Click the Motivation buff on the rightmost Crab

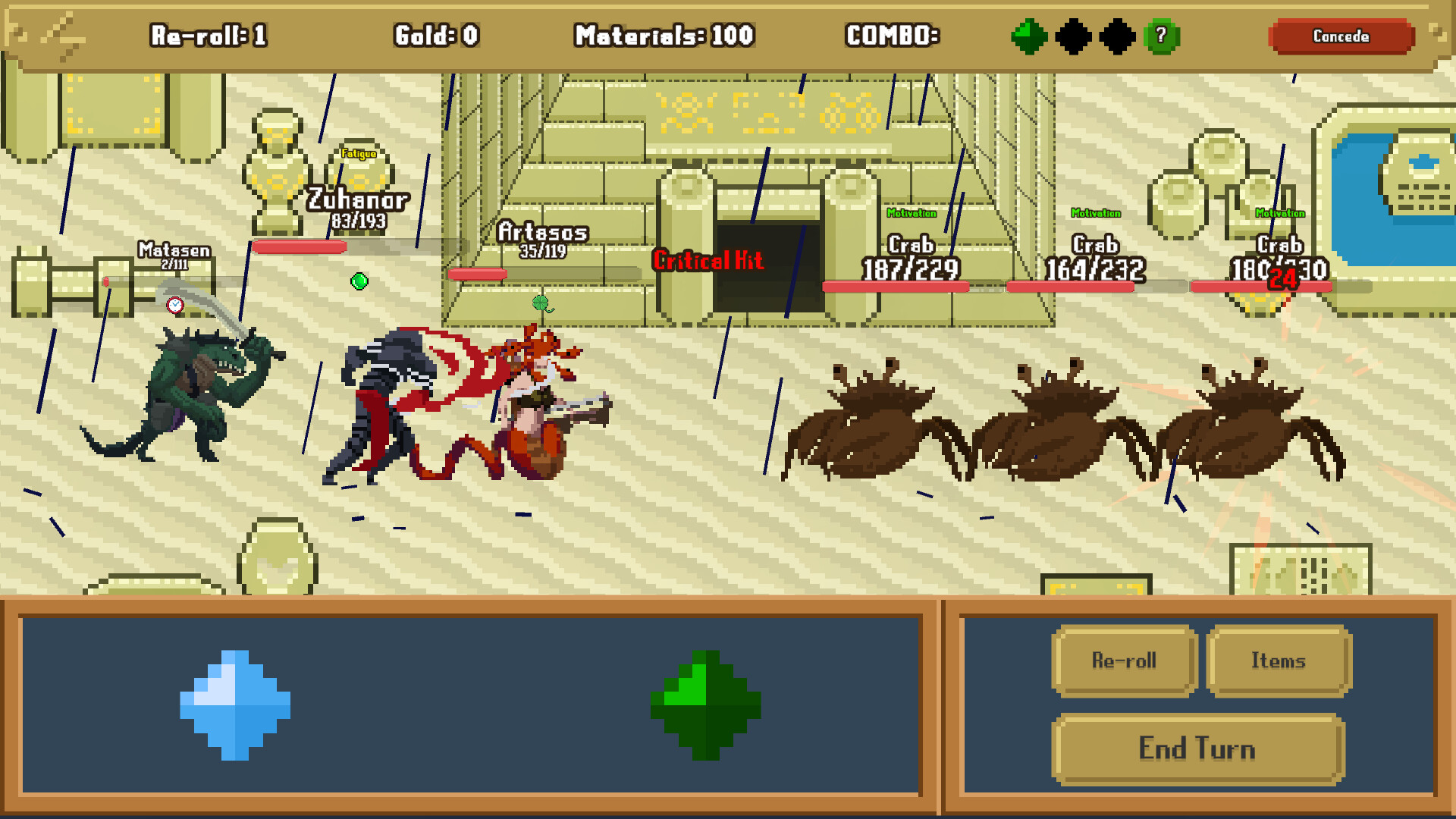pyautogui.click(x=1279, y=213)
